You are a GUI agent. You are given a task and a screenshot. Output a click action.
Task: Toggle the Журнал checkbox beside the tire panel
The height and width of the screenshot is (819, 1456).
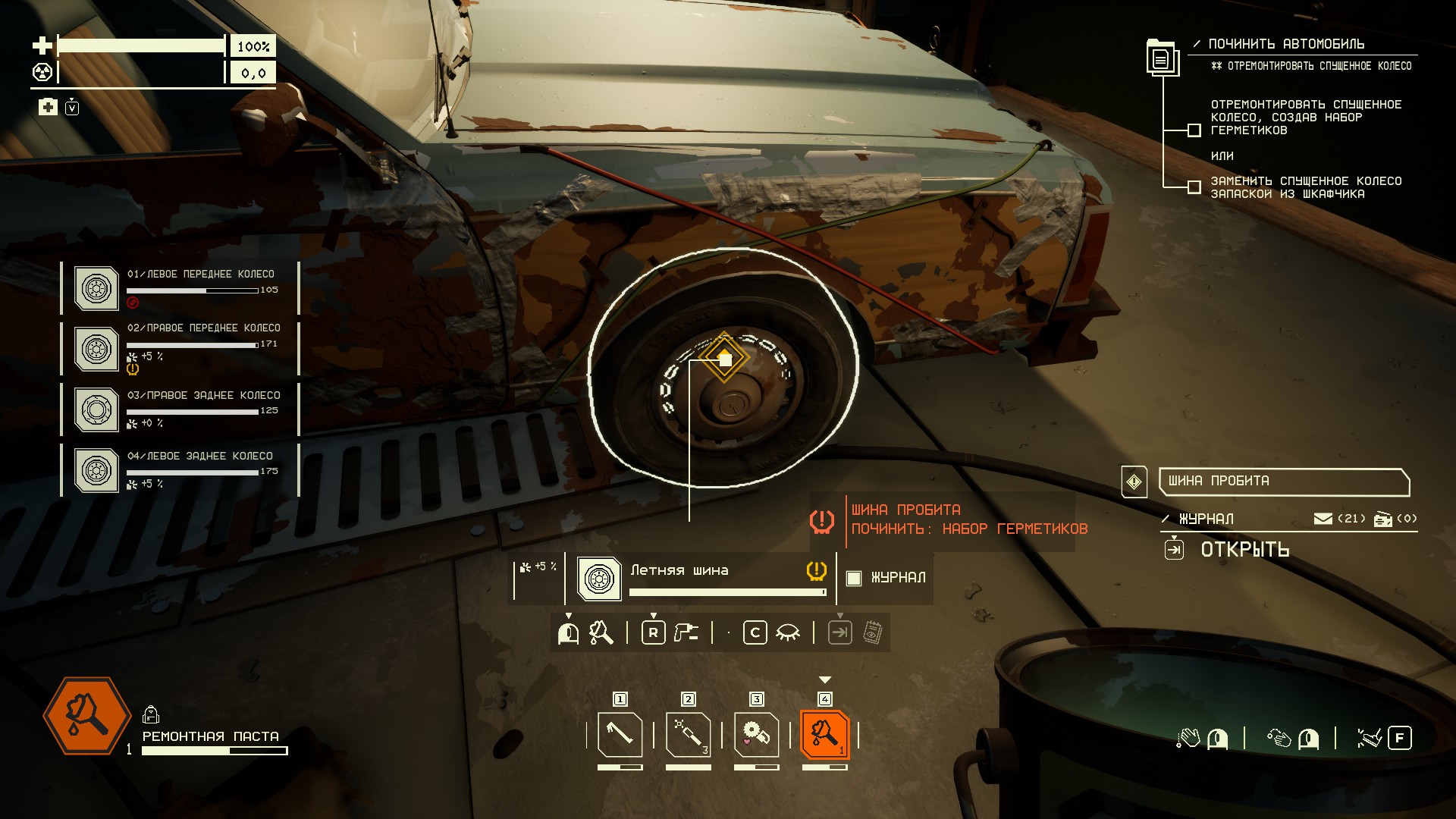pyautogui.click(x=854, y=578)
